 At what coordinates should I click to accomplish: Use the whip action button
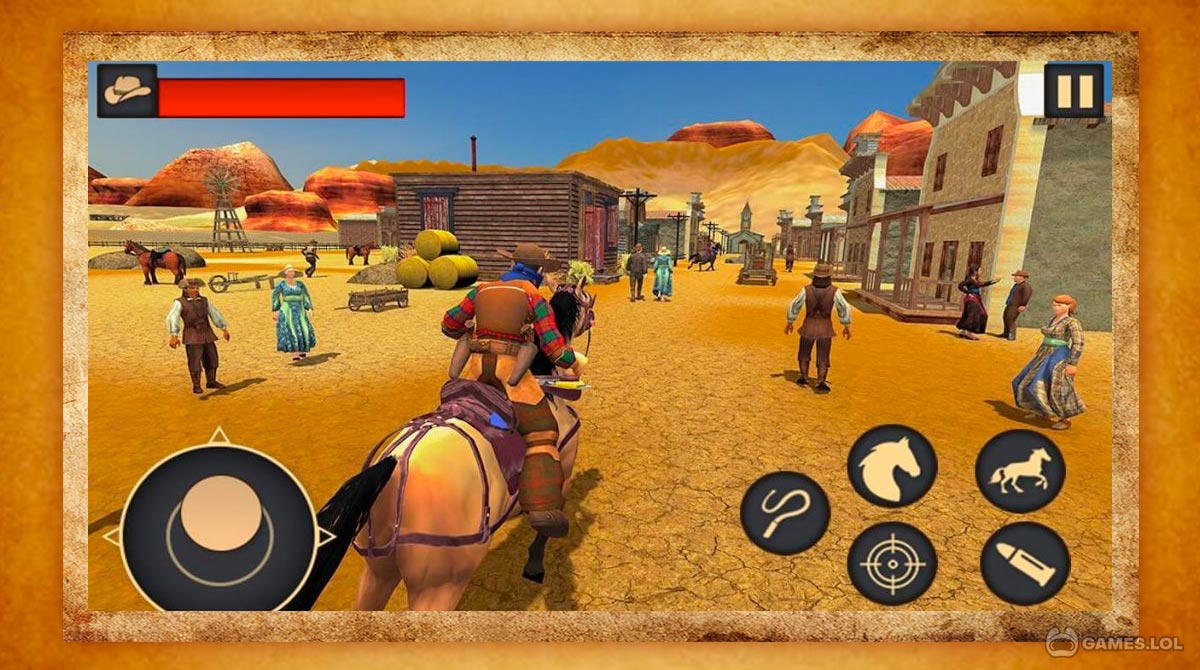785,515
